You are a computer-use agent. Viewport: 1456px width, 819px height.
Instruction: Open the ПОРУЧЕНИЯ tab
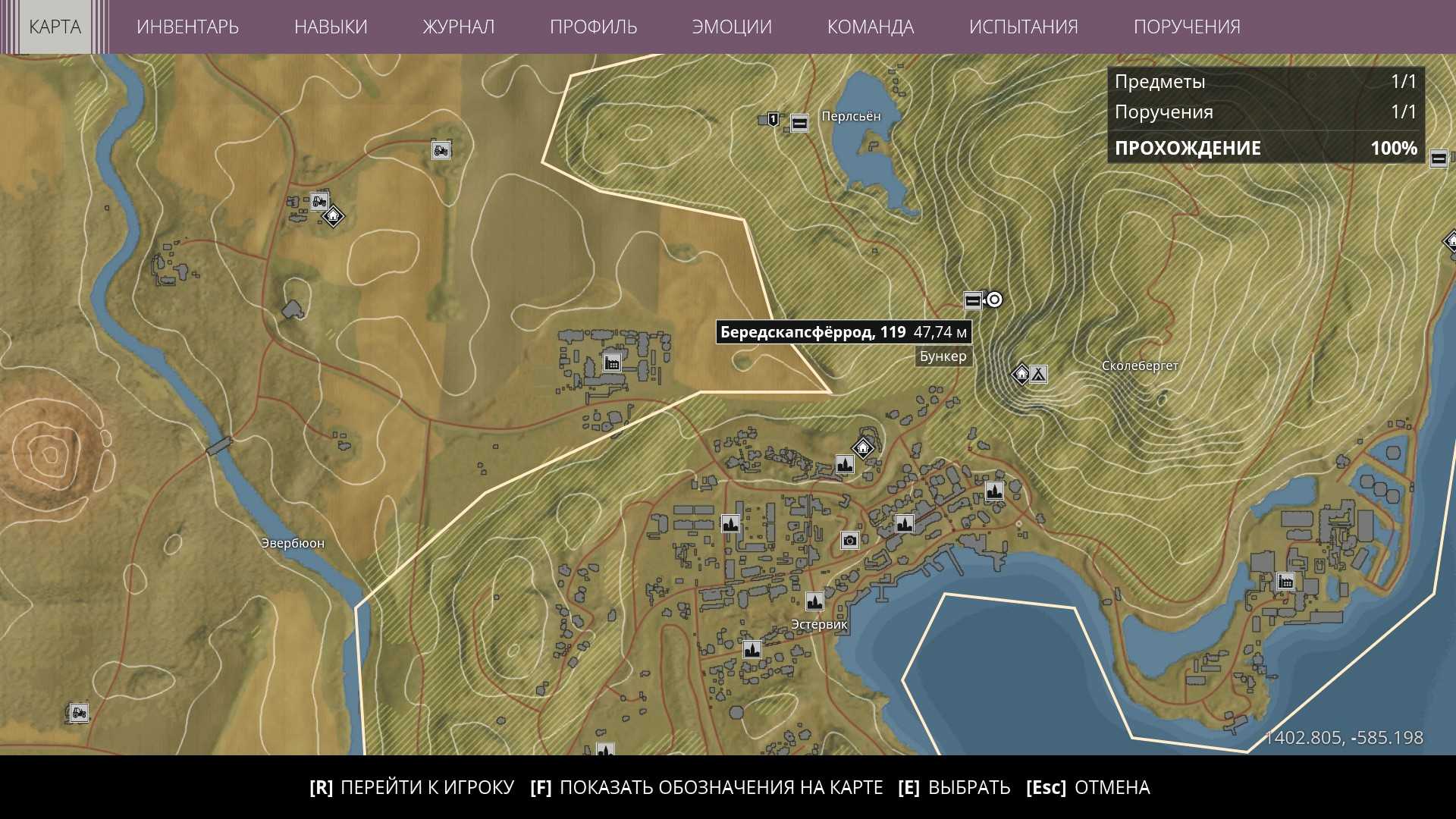[x=1187, y=27]
